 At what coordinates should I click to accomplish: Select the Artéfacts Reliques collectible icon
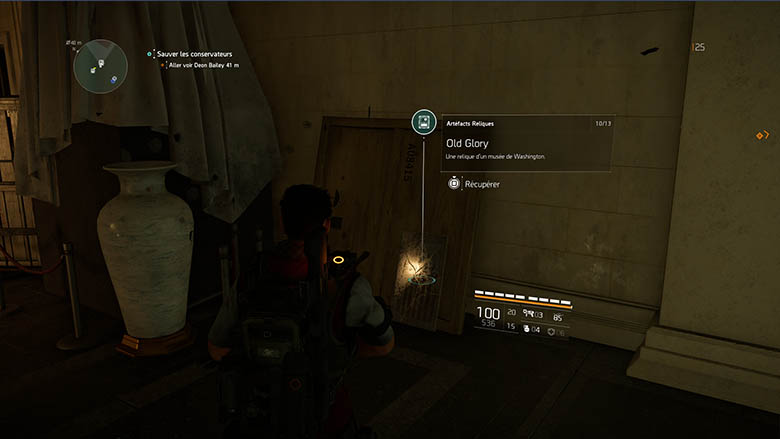pyautogui.click(x=423, y=123)
